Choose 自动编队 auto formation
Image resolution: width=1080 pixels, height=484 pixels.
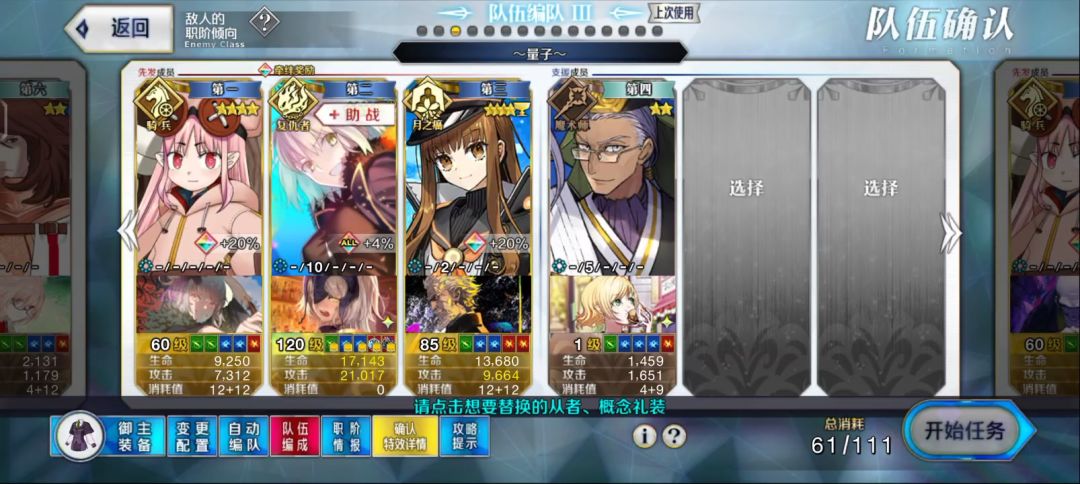(243, 436)
